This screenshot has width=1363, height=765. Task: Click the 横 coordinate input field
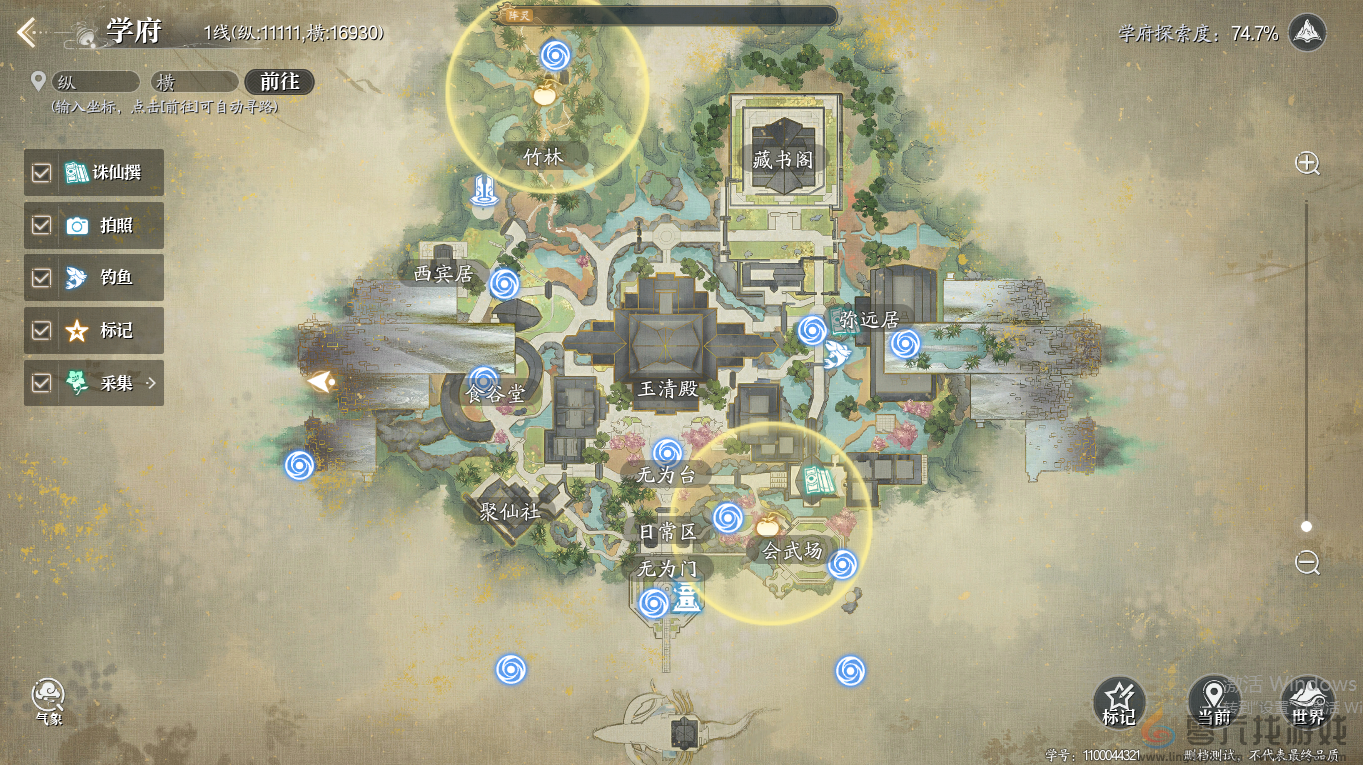pos(194,82)
